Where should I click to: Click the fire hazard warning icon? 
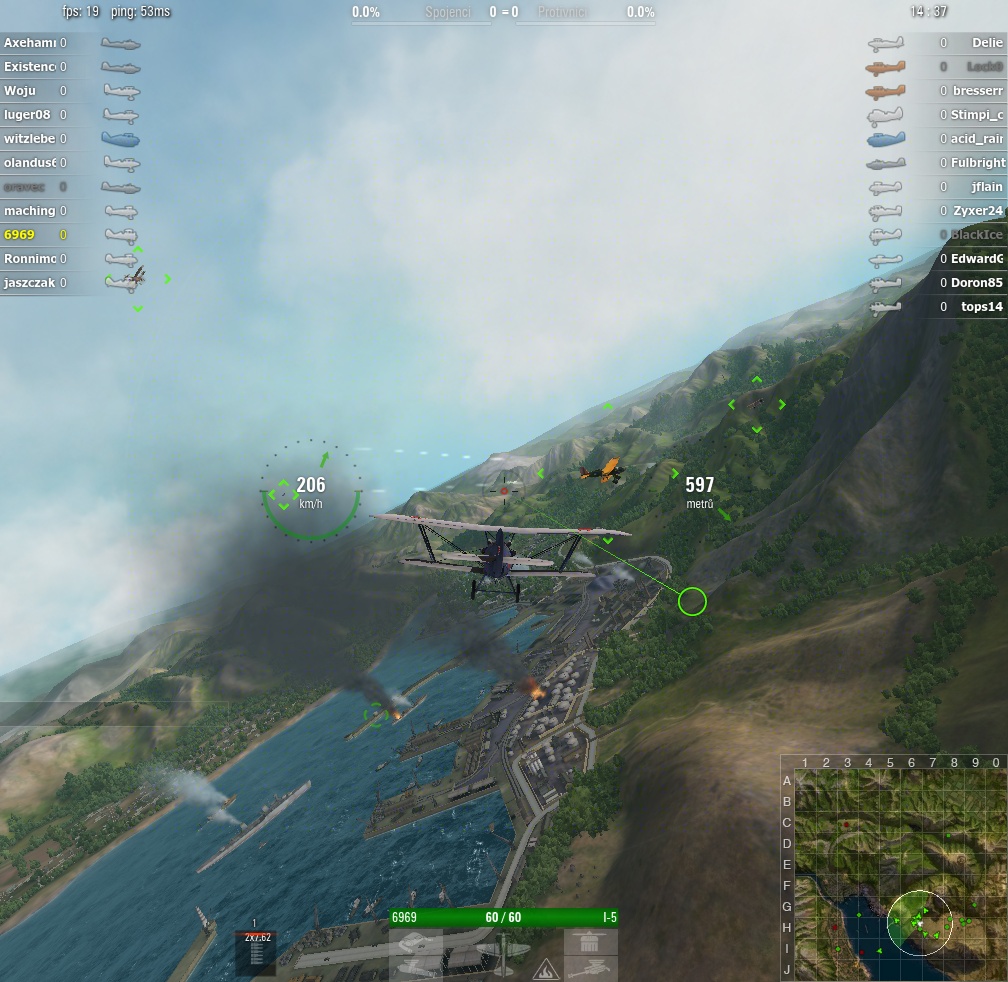tap(546, 967)
